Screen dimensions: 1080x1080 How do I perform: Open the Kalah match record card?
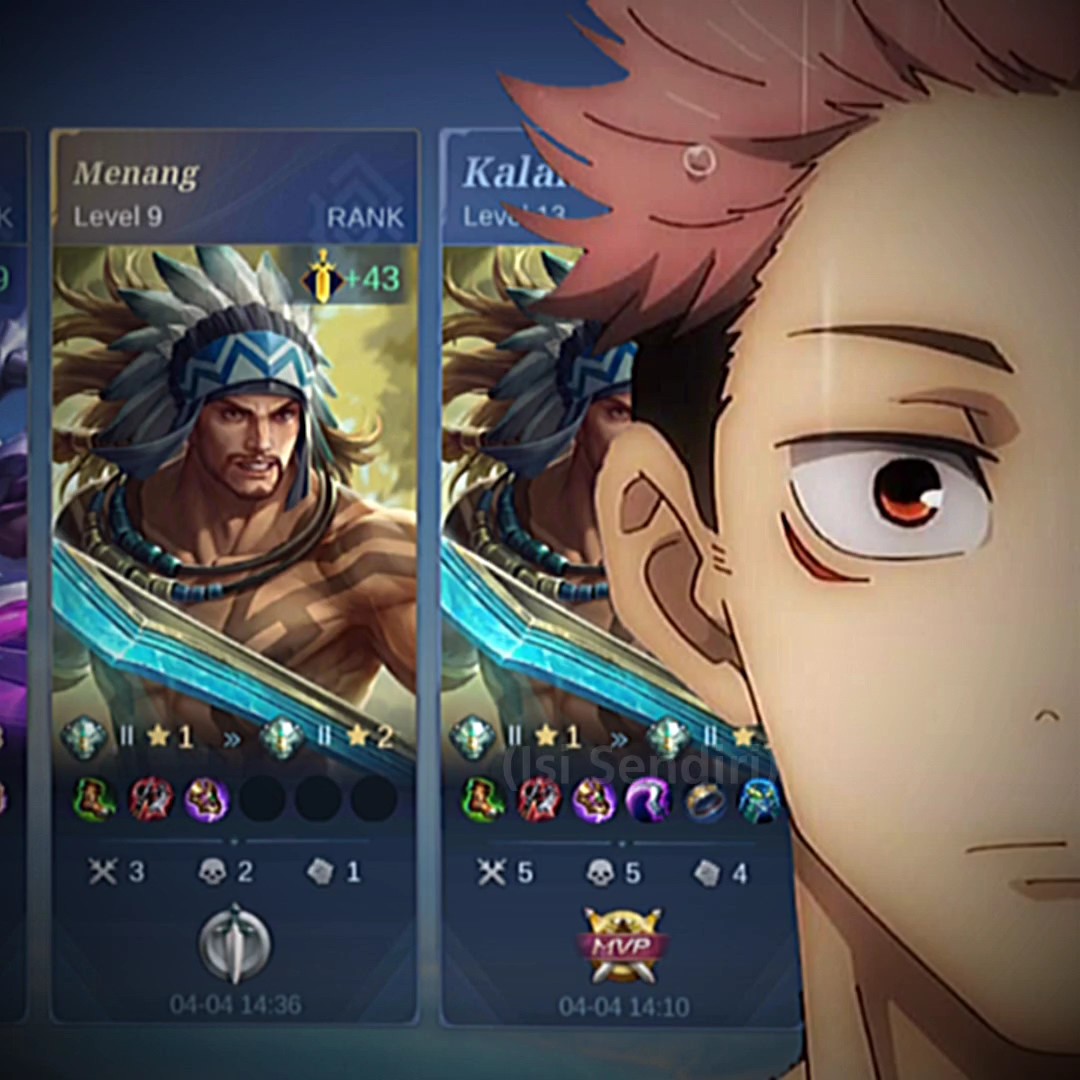point(520,500)
